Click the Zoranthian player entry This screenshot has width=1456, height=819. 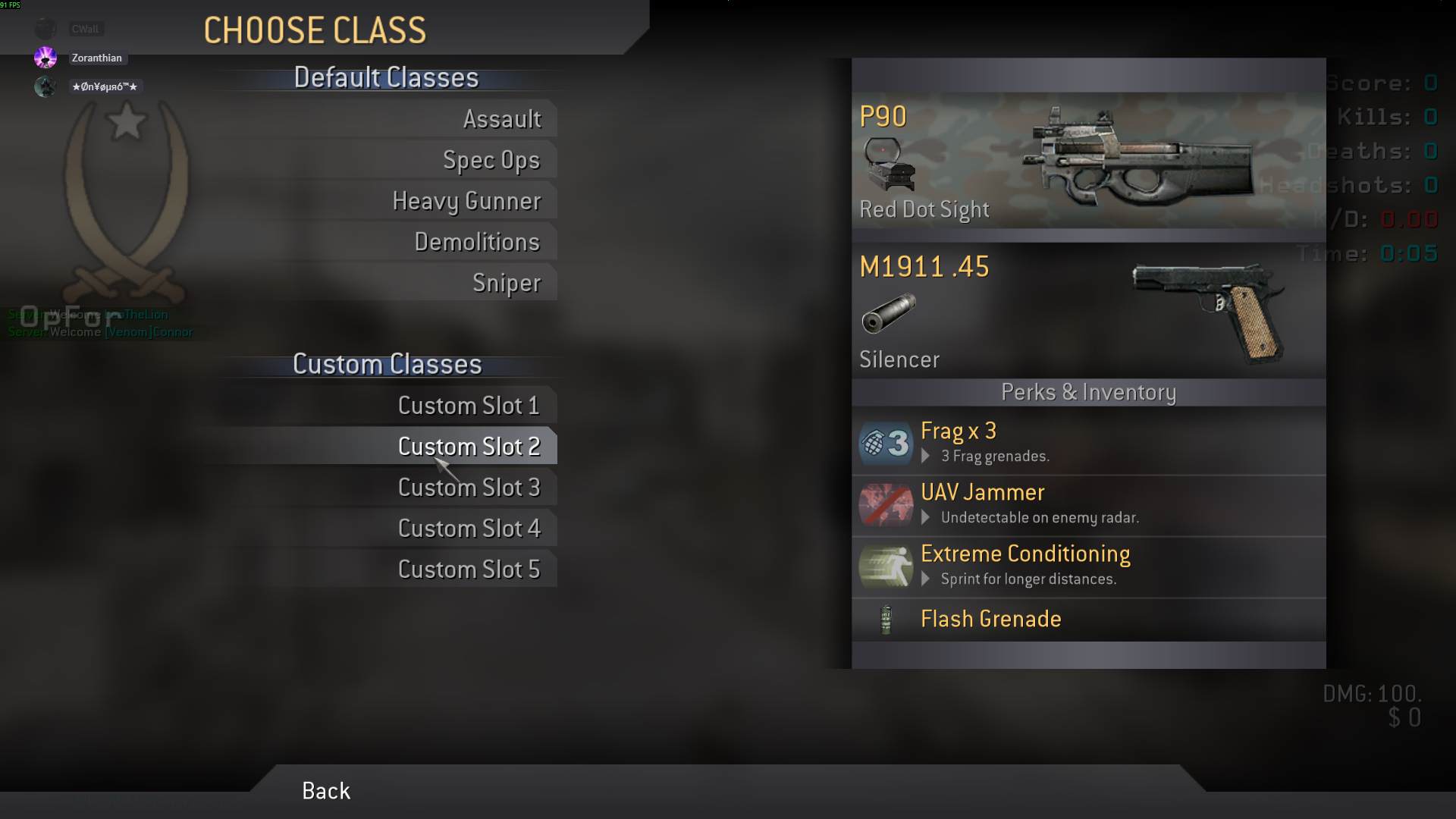[96, 58]
